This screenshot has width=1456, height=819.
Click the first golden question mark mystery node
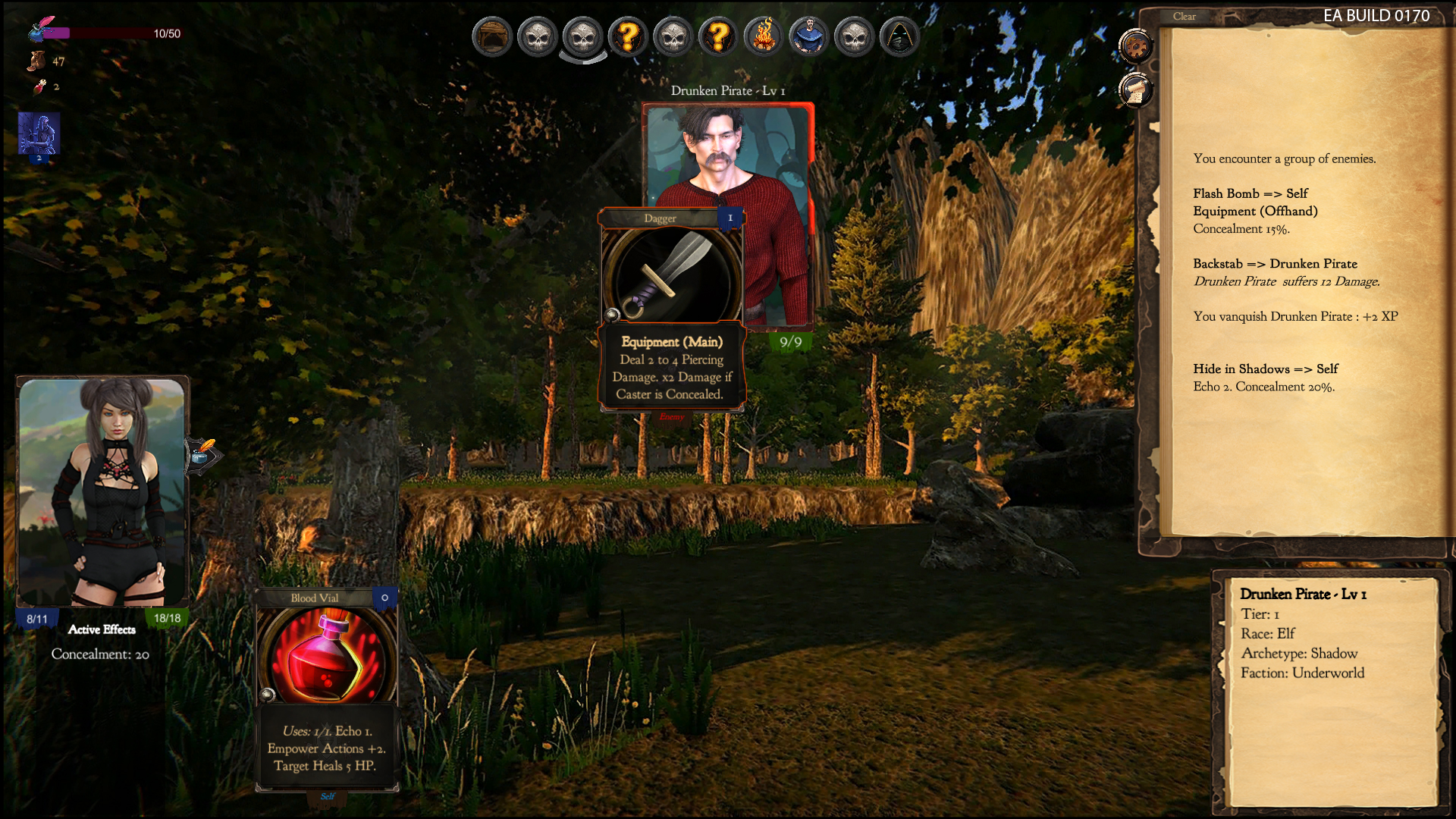tap(628, 36)
